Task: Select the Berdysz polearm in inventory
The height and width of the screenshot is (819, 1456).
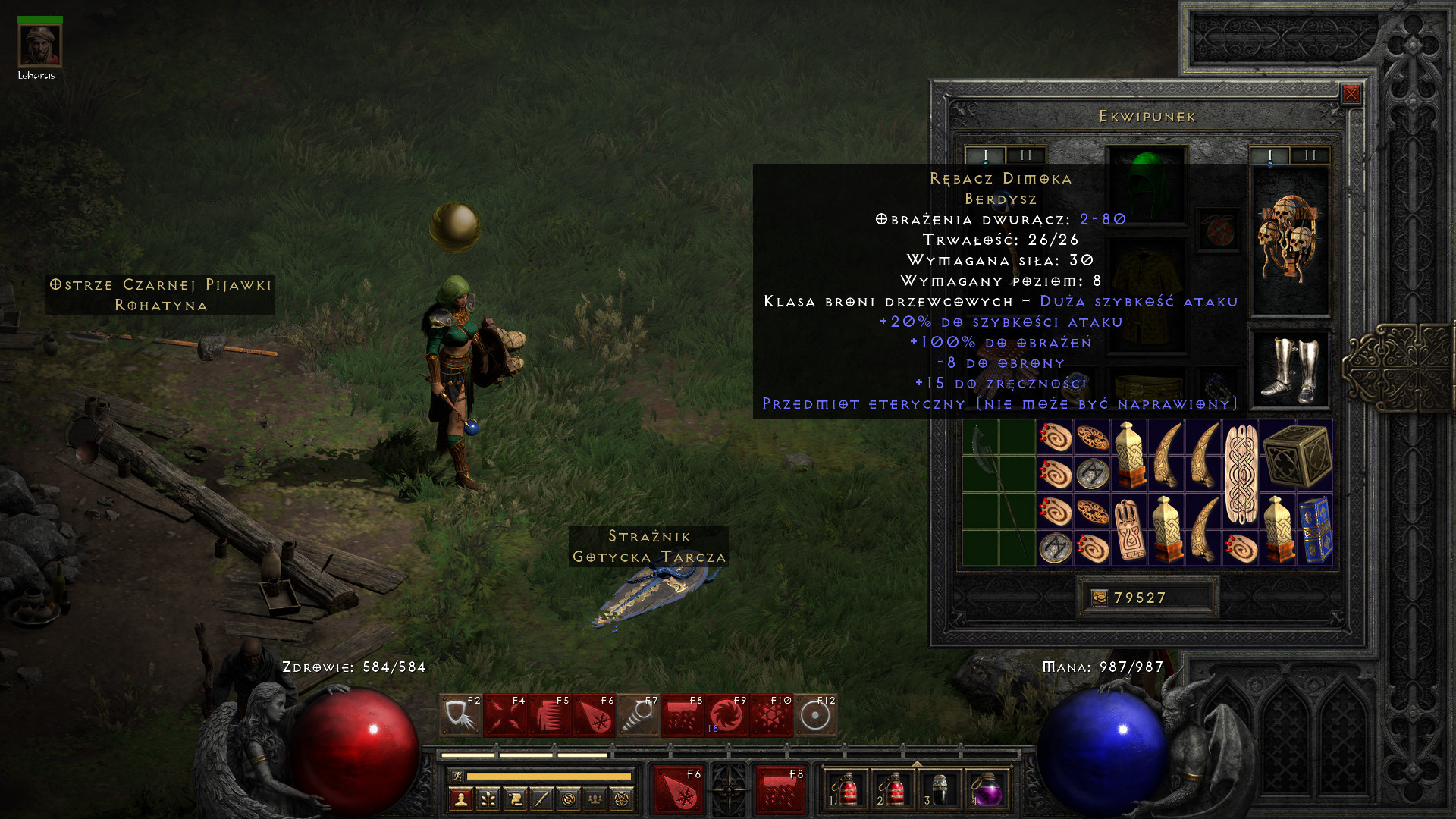Action: coord(999,493)
